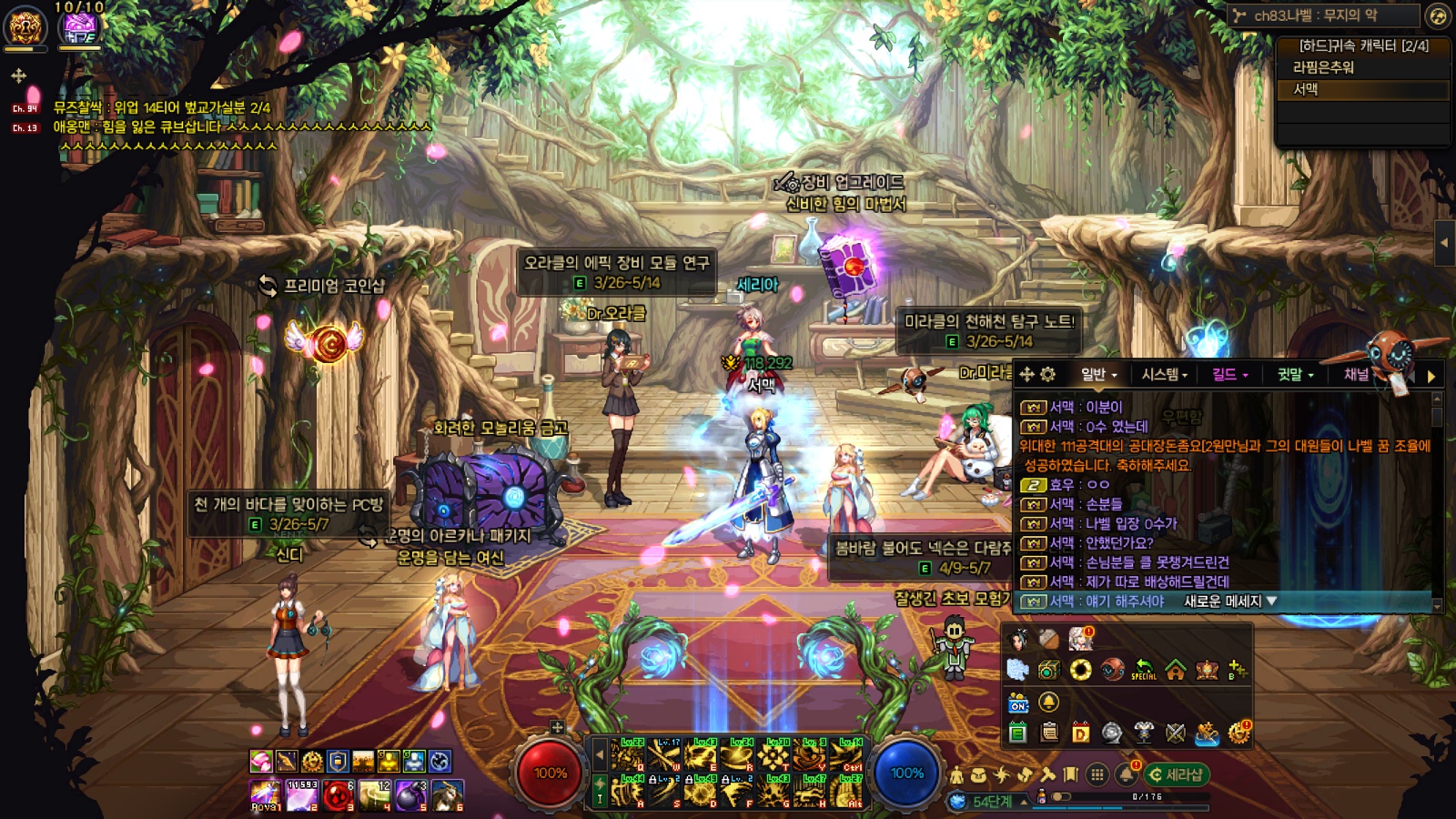Image resolution: width=1456 pixels, height=819 pixels.
Task: Use the red blood-drop potion in slot 3
Action: click(338, 795)
